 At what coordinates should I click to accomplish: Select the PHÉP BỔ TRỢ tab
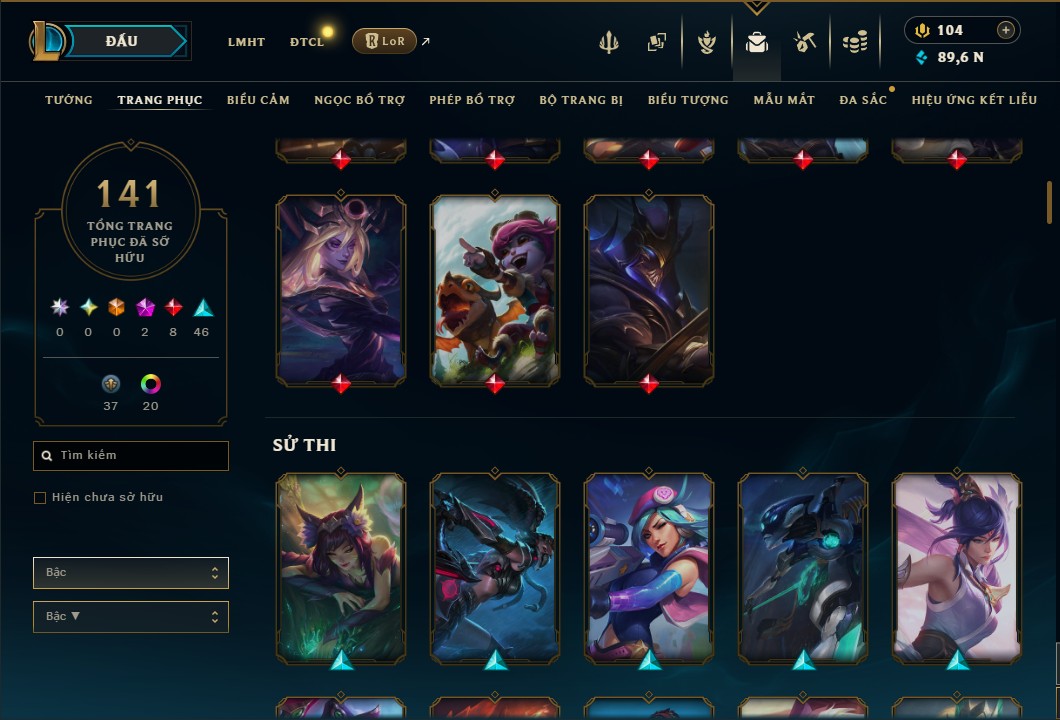coord(472,100)
